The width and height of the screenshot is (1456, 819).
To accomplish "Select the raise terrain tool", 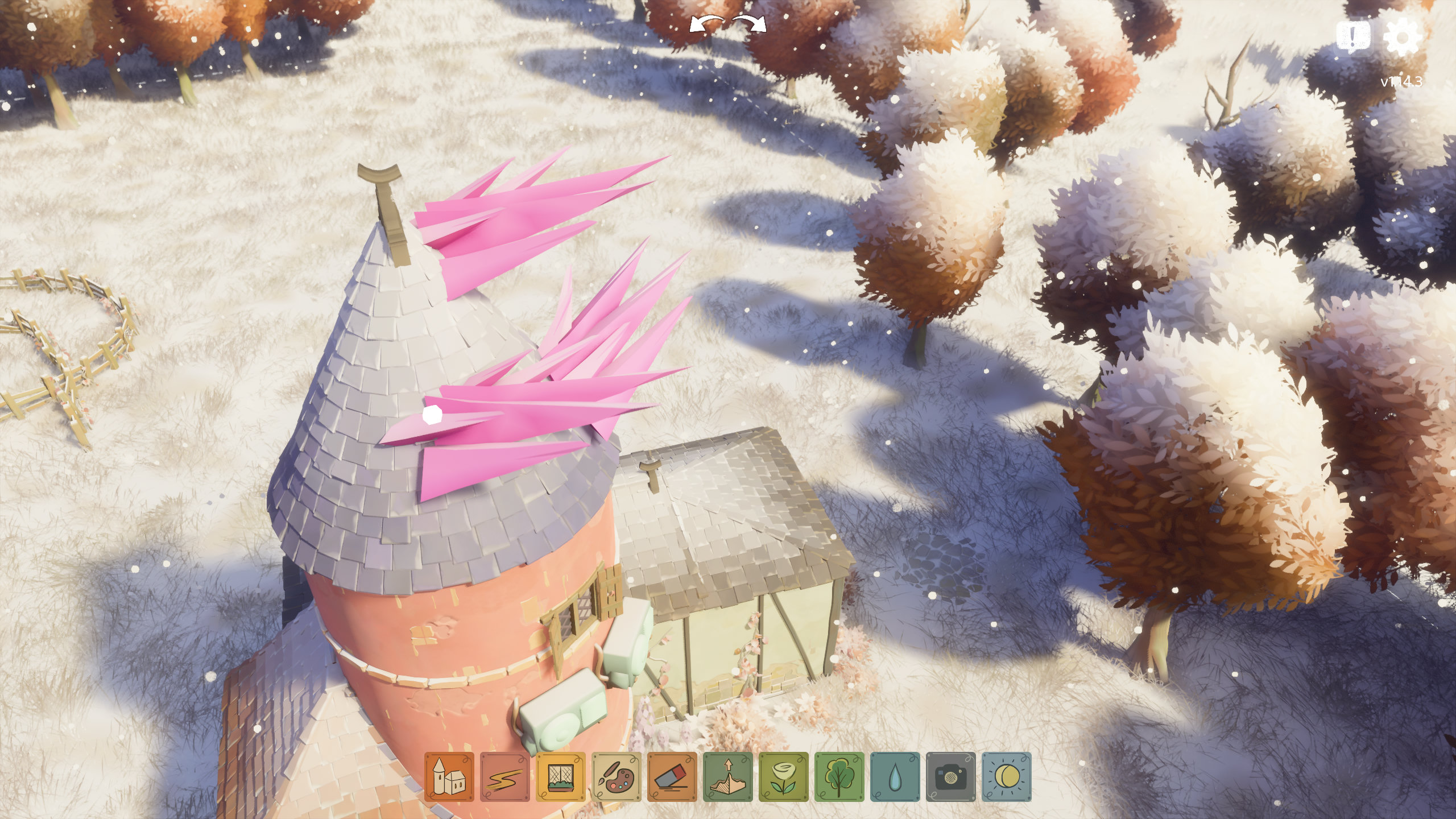I will 727,777.
